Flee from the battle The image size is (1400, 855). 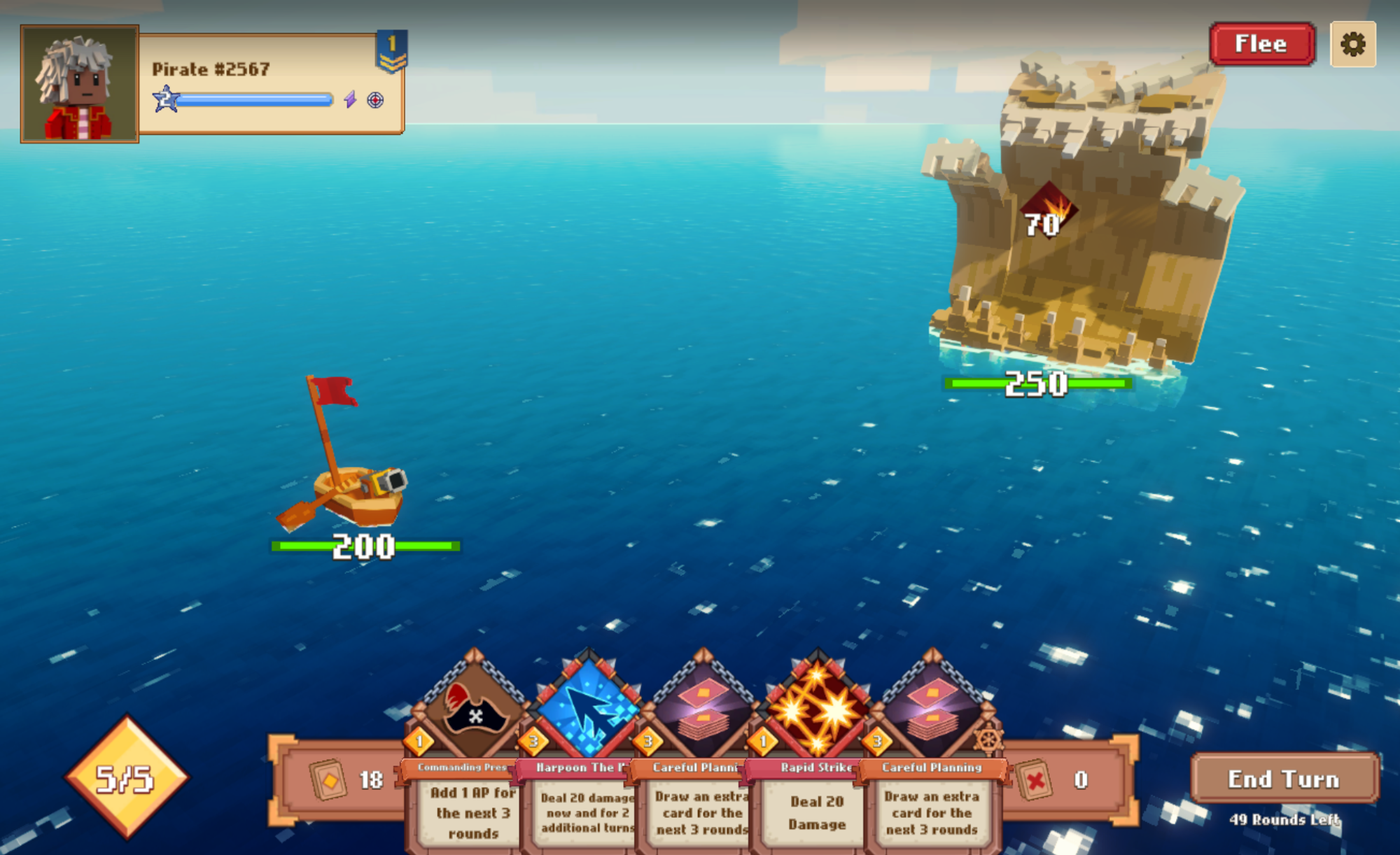1261,44
